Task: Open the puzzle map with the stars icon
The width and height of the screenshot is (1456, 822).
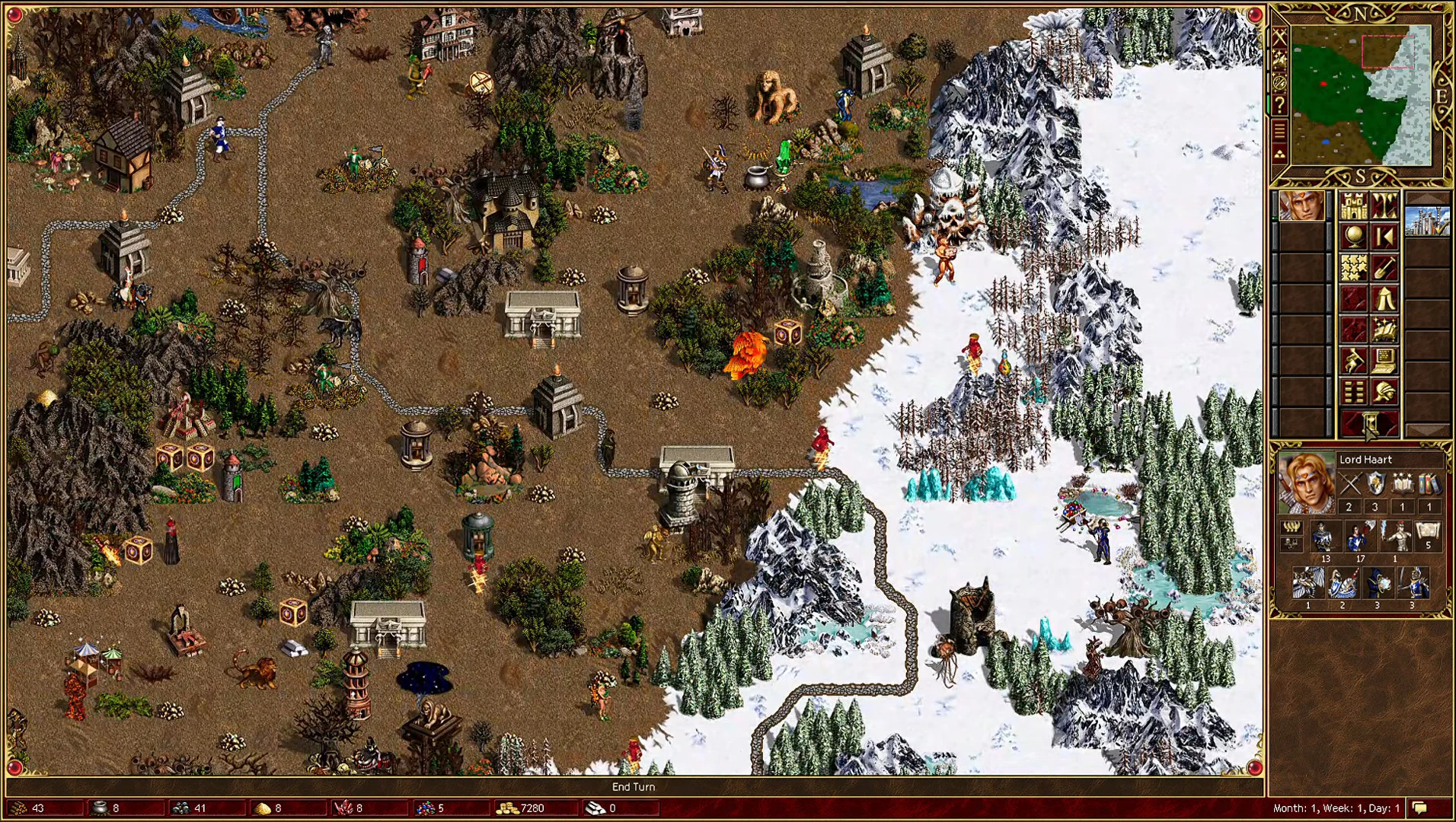Action: point(1355,266)
